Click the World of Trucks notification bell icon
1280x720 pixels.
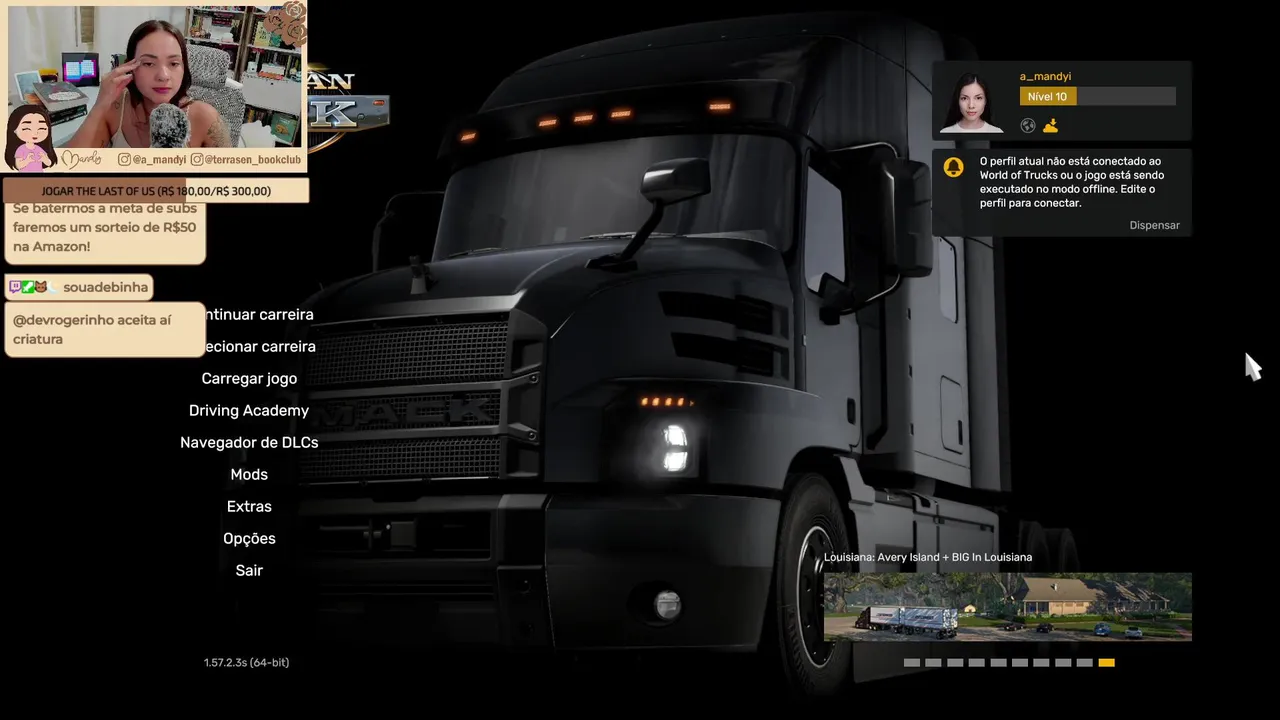[954, 167]
